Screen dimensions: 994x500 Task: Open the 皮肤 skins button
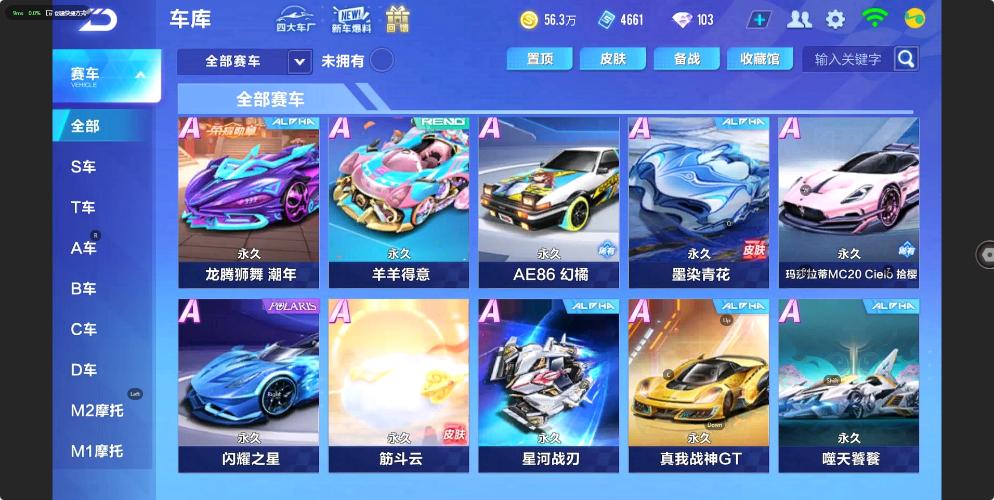[x=613, y=59]
